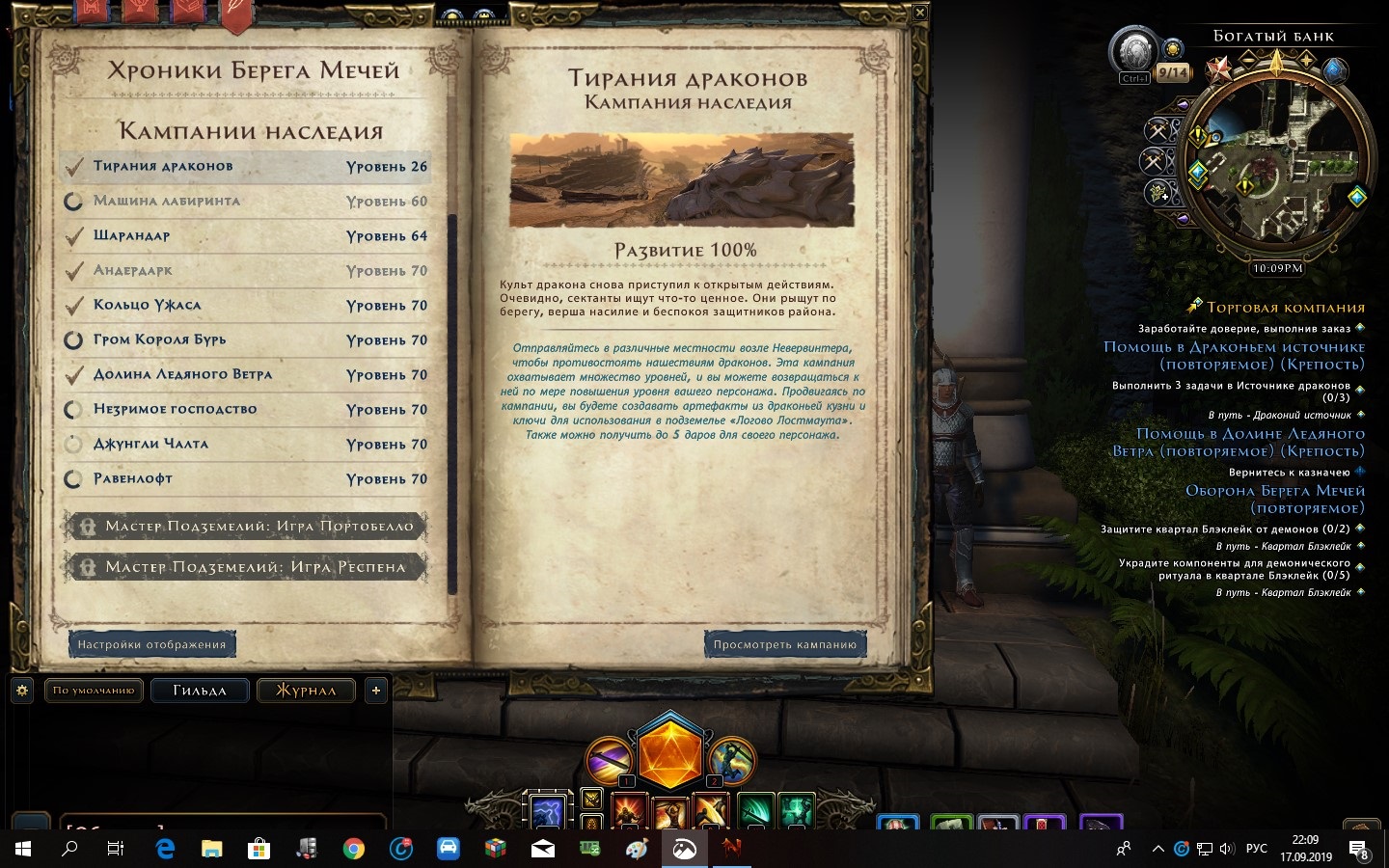The image size is (1389, 868).
Task: Select the quill bookmark tab at the top
Action: click(x=235, y=14)
